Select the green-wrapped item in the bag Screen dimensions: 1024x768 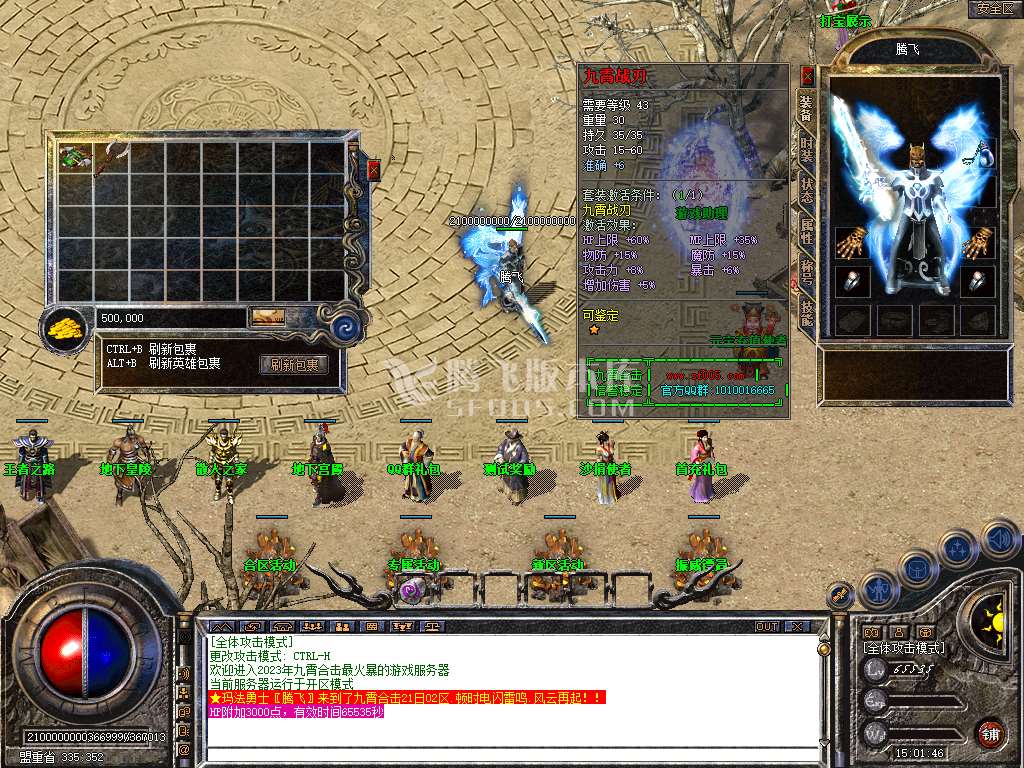(74, 157)
